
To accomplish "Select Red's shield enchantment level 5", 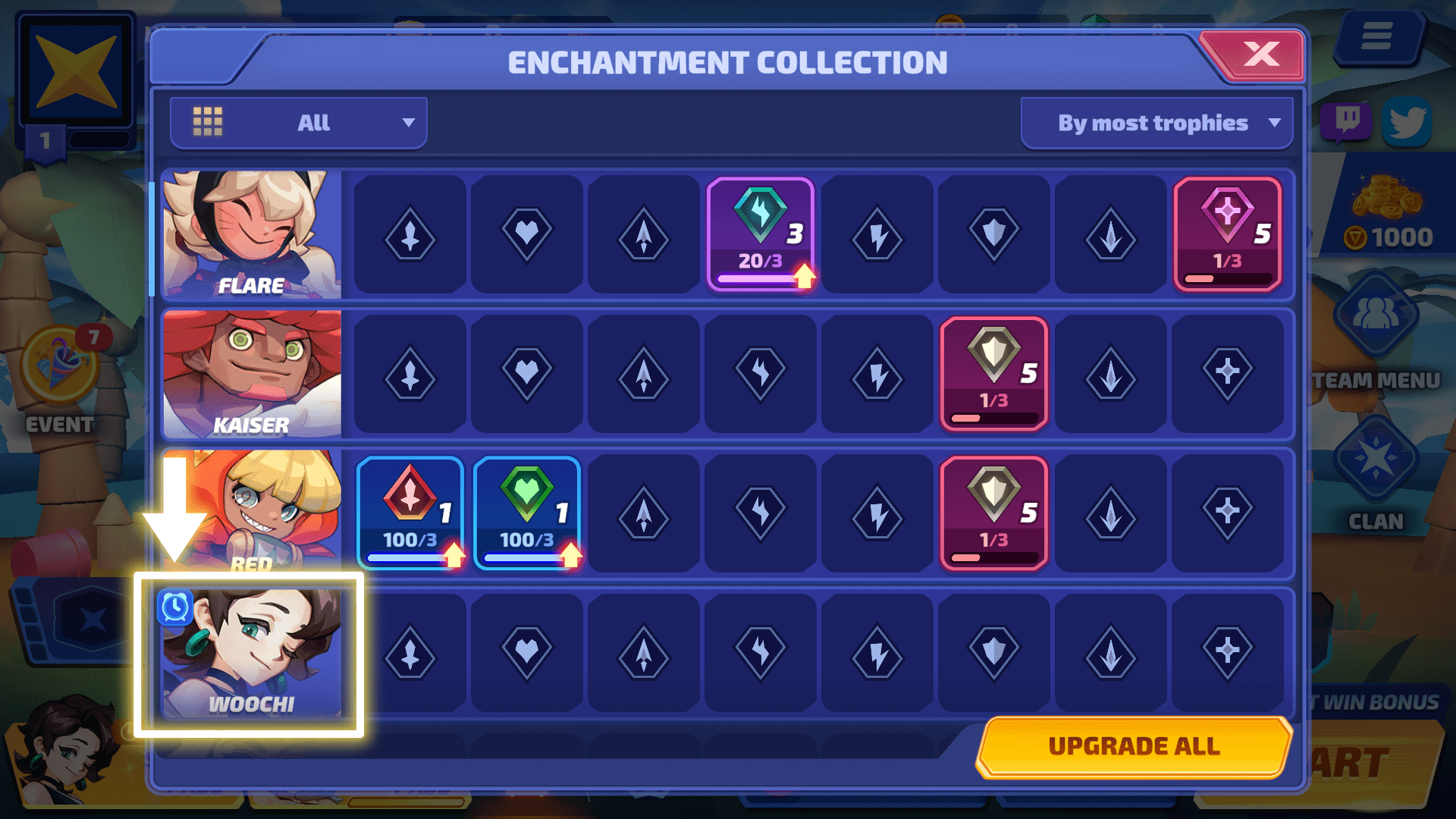I will click(x=993, y=513).
